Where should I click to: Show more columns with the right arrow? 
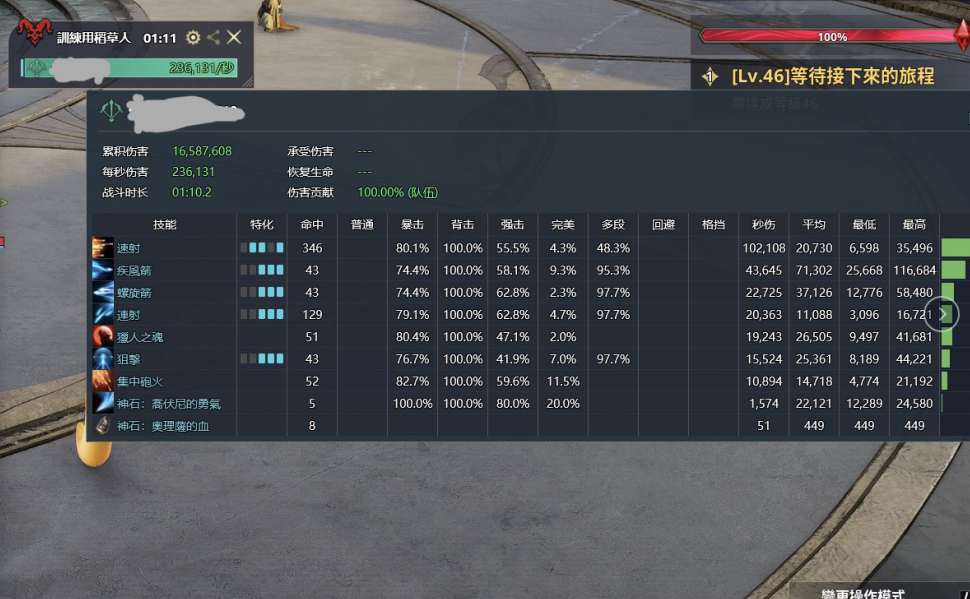coord(942,314)
